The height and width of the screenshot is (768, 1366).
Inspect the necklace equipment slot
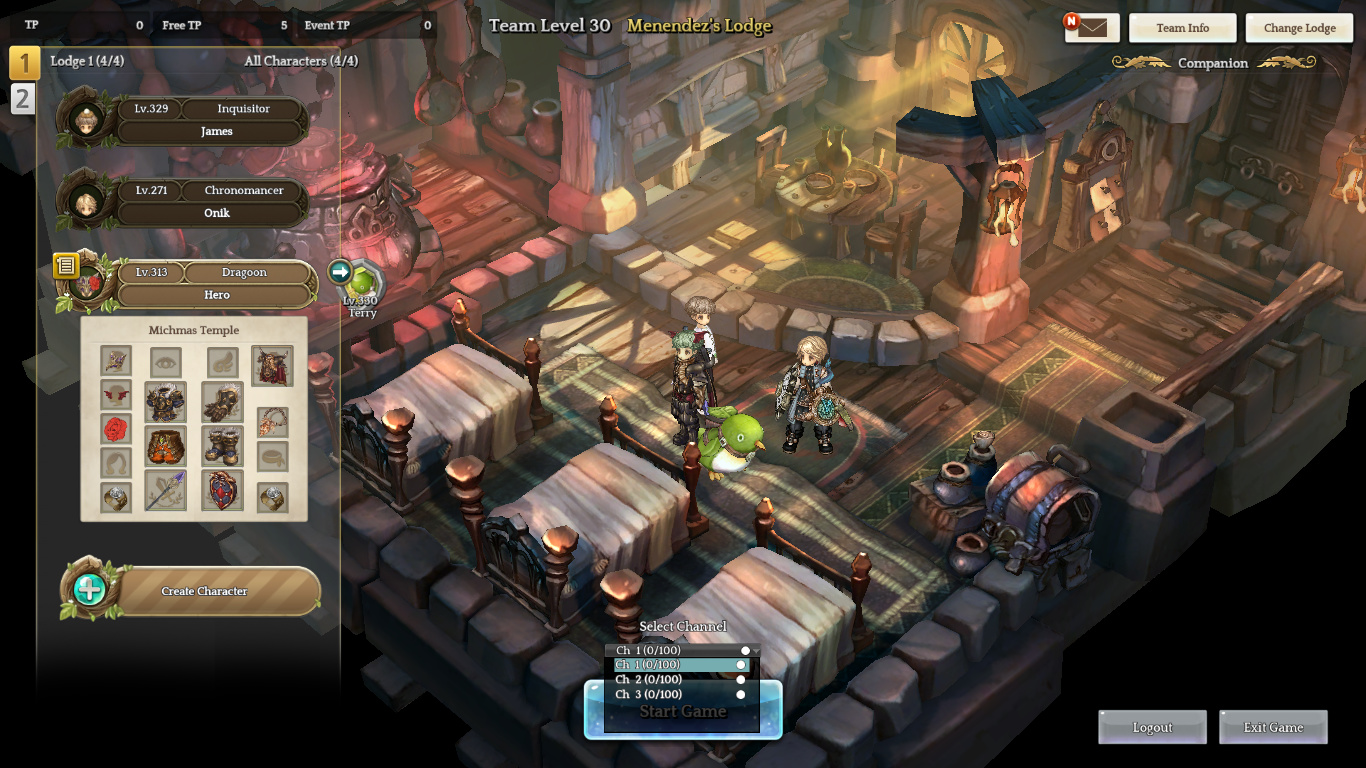[272, 422]
